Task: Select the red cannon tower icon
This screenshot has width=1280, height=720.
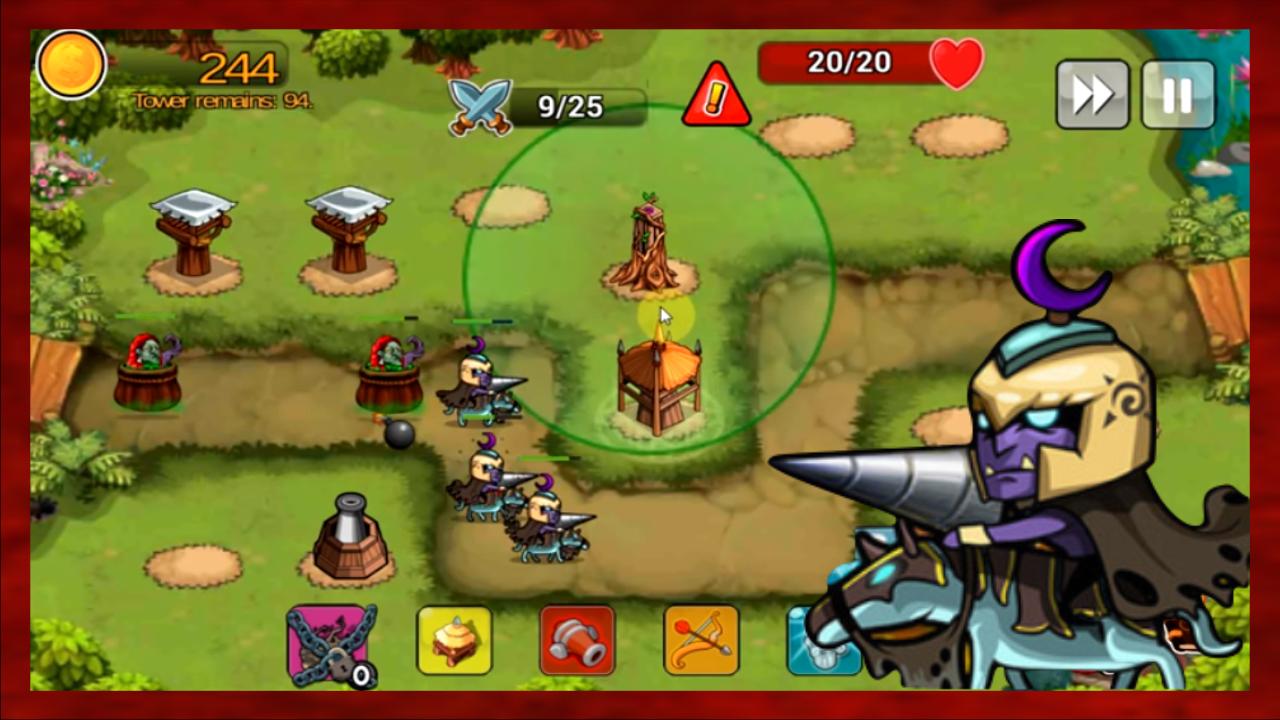Action: [x=577, y=640]
